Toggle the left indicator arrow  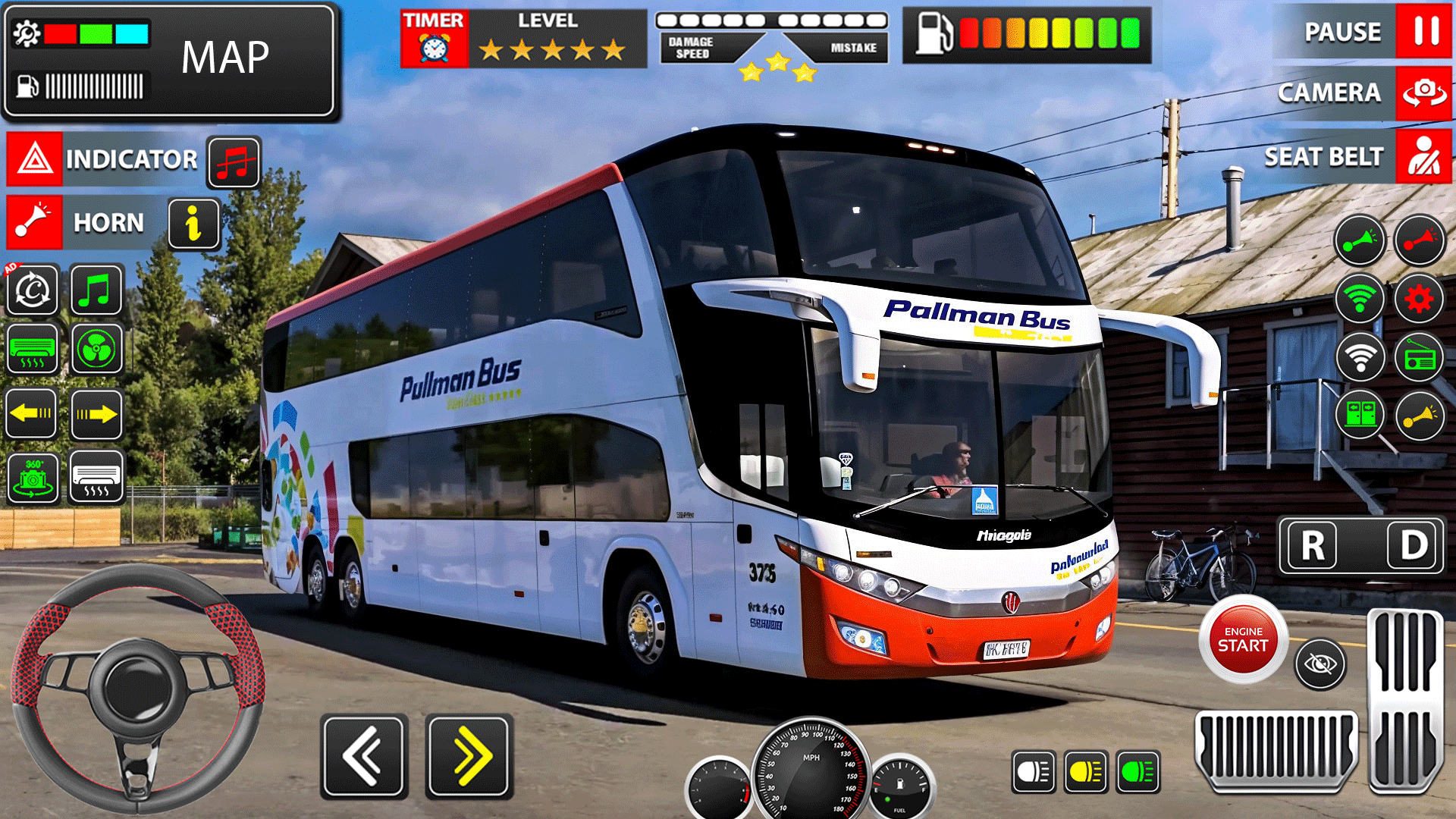30,413
